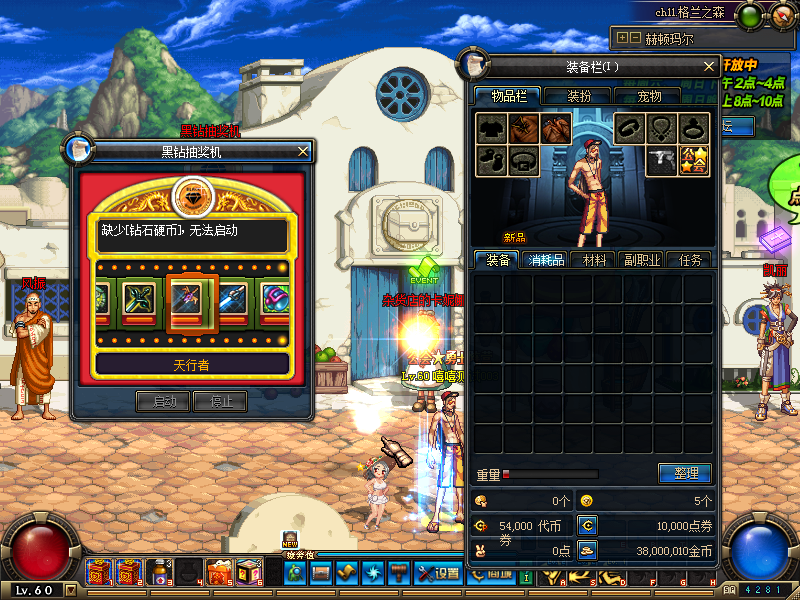Open the 宠物 pet tab
This screenshot has width=800, height=600.
650,96
